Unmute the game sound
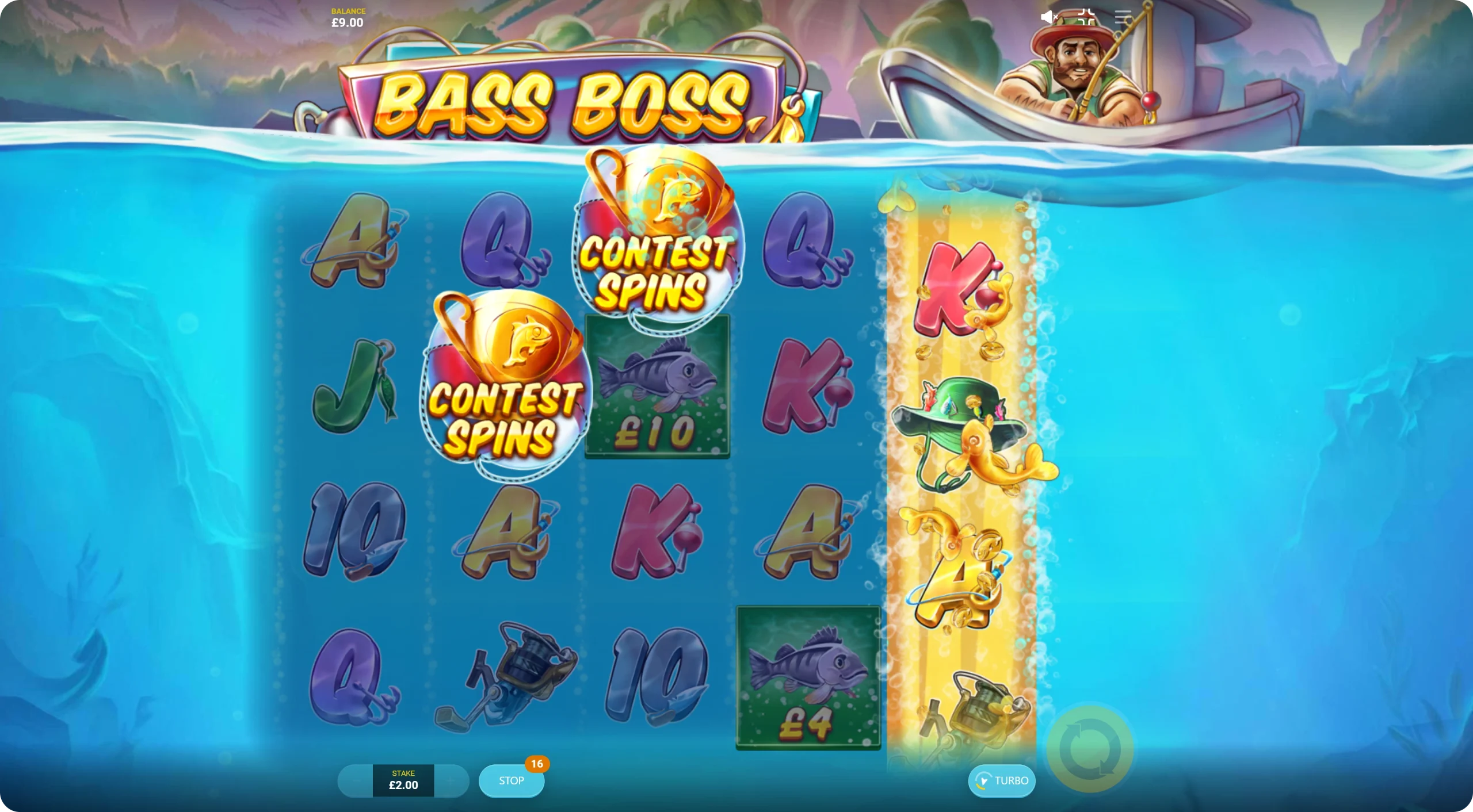The height and width of the screenshot is (812, 1473). coord(1049,17)
